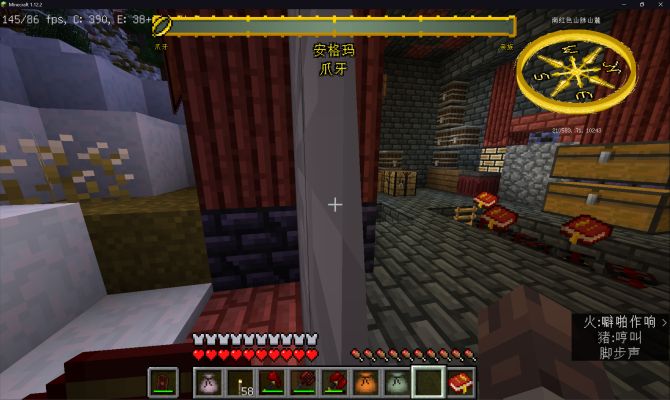Select the pink pouch hotbar slot
The image size is (670, 400).
click(208, 381)
